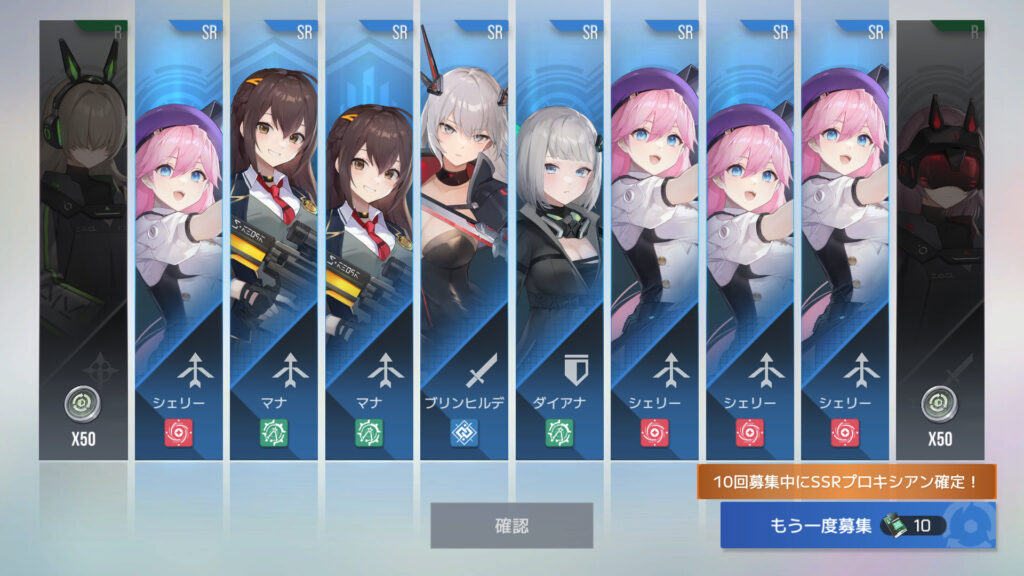
Task: Recruit again with もう一度募集 button
Action: pos(857,525)
